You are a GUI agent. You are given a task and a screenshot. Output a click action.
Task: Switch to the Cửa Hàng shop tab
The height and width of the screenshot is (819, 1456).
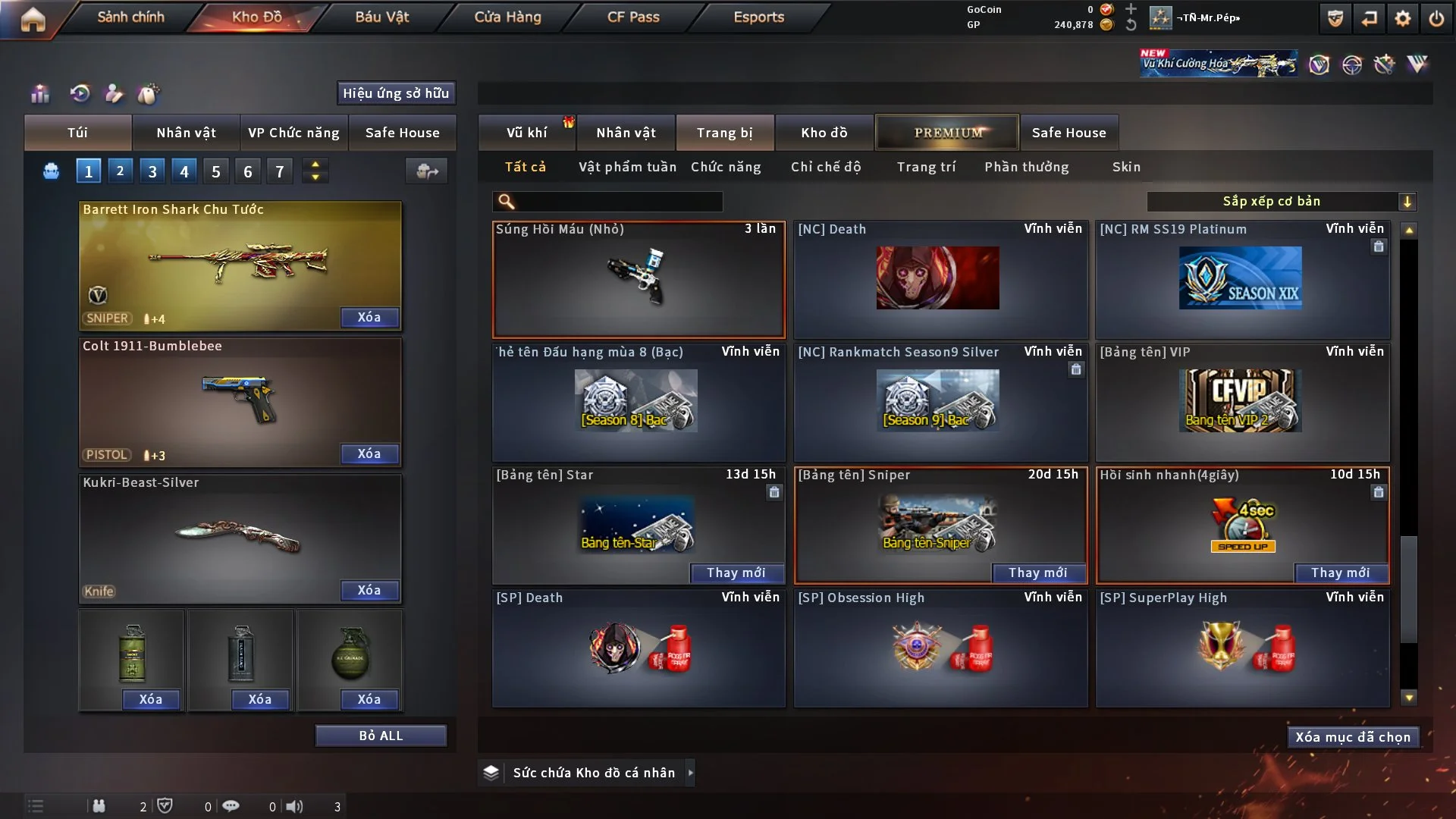coord(507,17)
